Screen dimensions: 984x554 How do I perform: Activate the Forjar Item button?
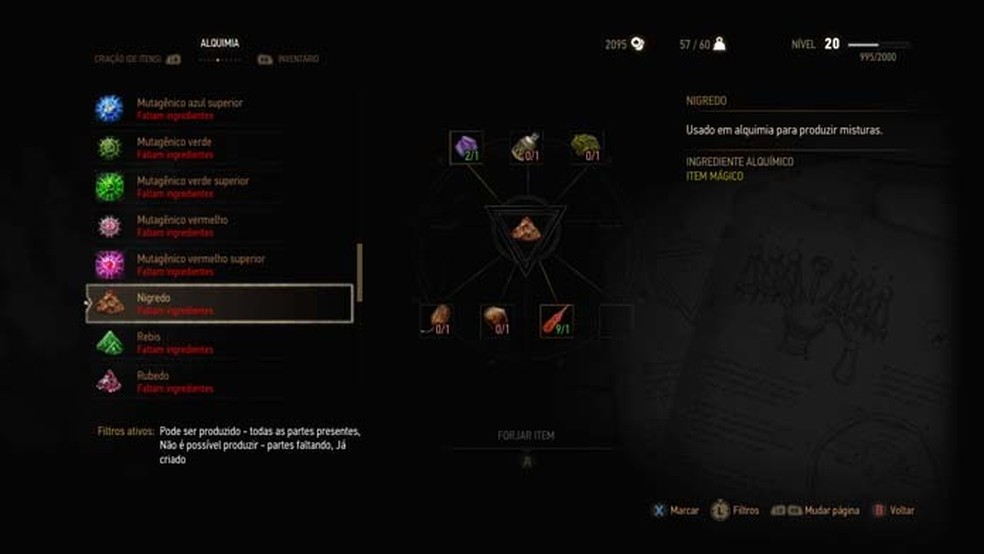tap(526, 436)
